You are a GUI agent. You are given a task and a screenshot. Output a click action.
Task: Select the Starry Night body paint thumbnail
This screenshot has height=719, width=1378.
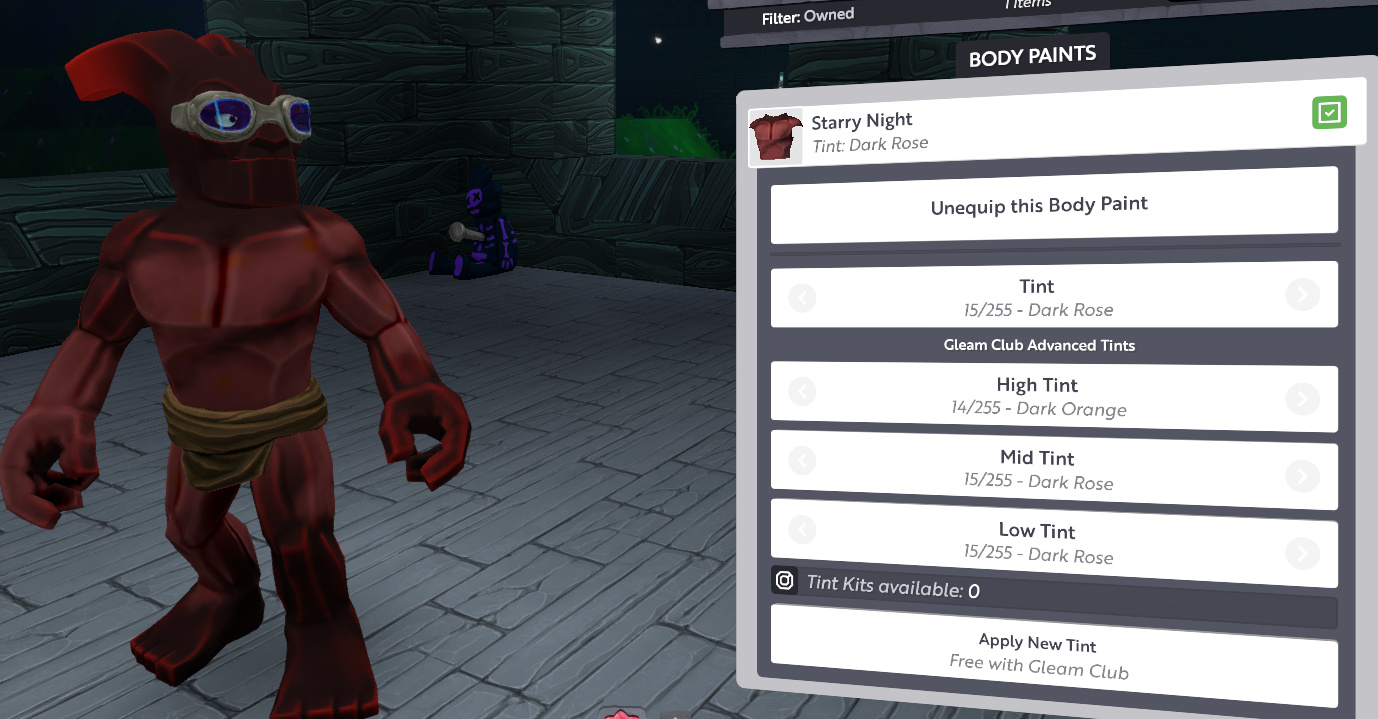pyautogui.click(x=776, y=137)
